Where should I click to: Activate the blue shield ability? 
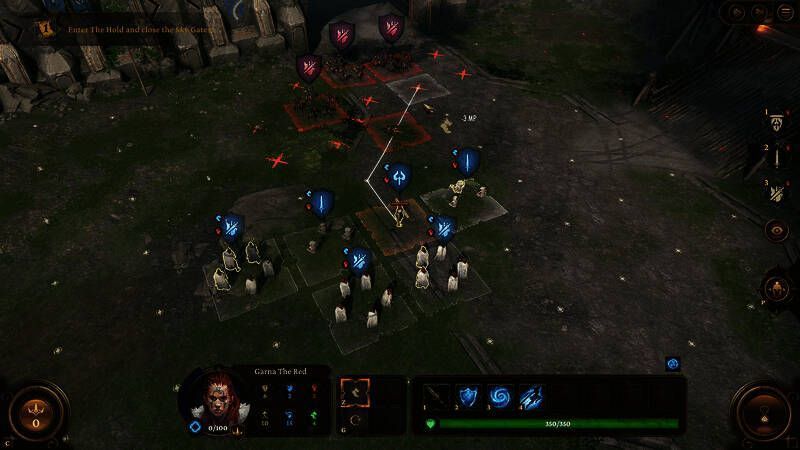click(x=468, y=395)
